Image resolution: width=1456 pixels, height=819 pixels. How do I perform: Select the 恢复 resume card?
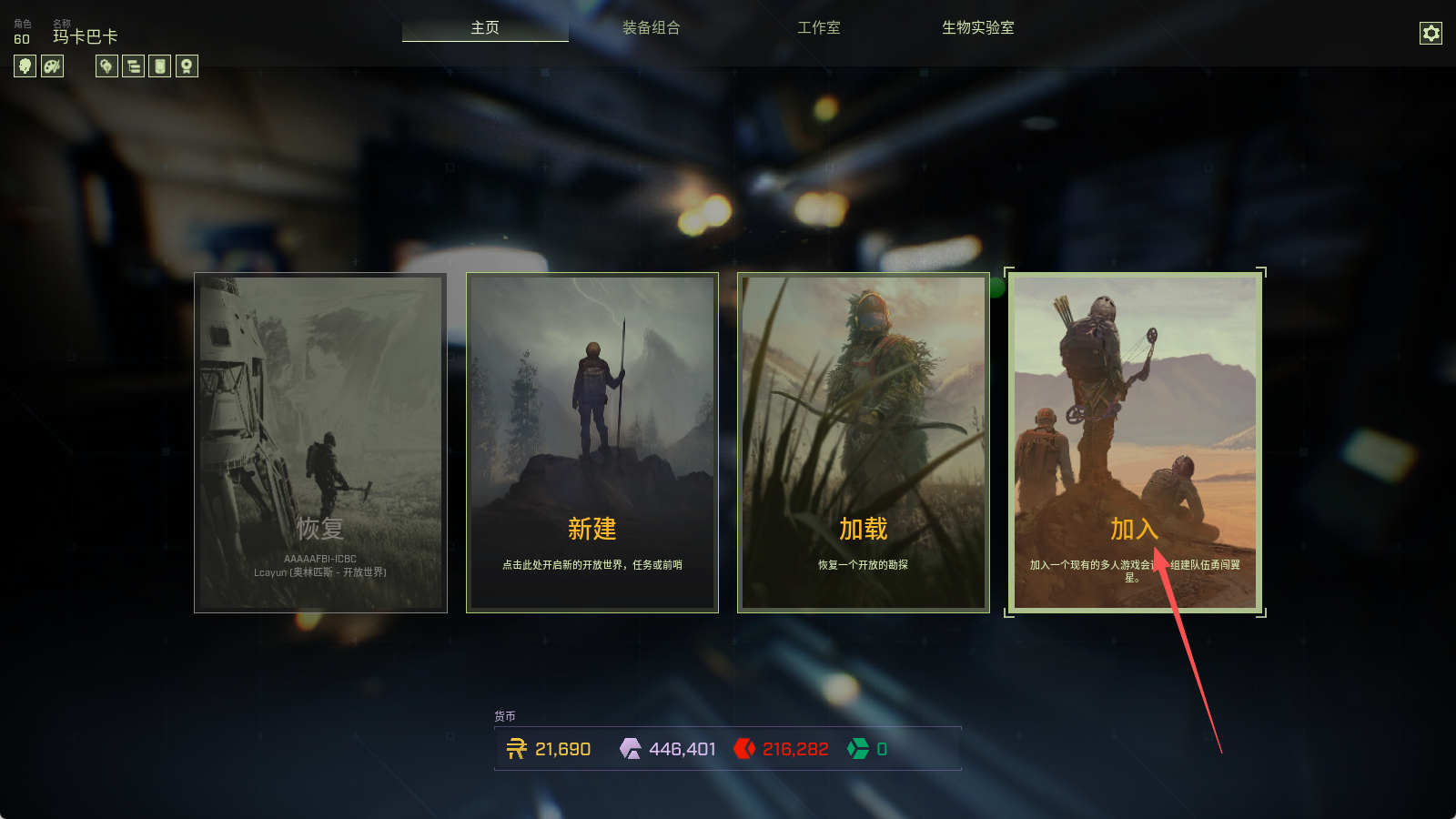(x=320, y=442)
